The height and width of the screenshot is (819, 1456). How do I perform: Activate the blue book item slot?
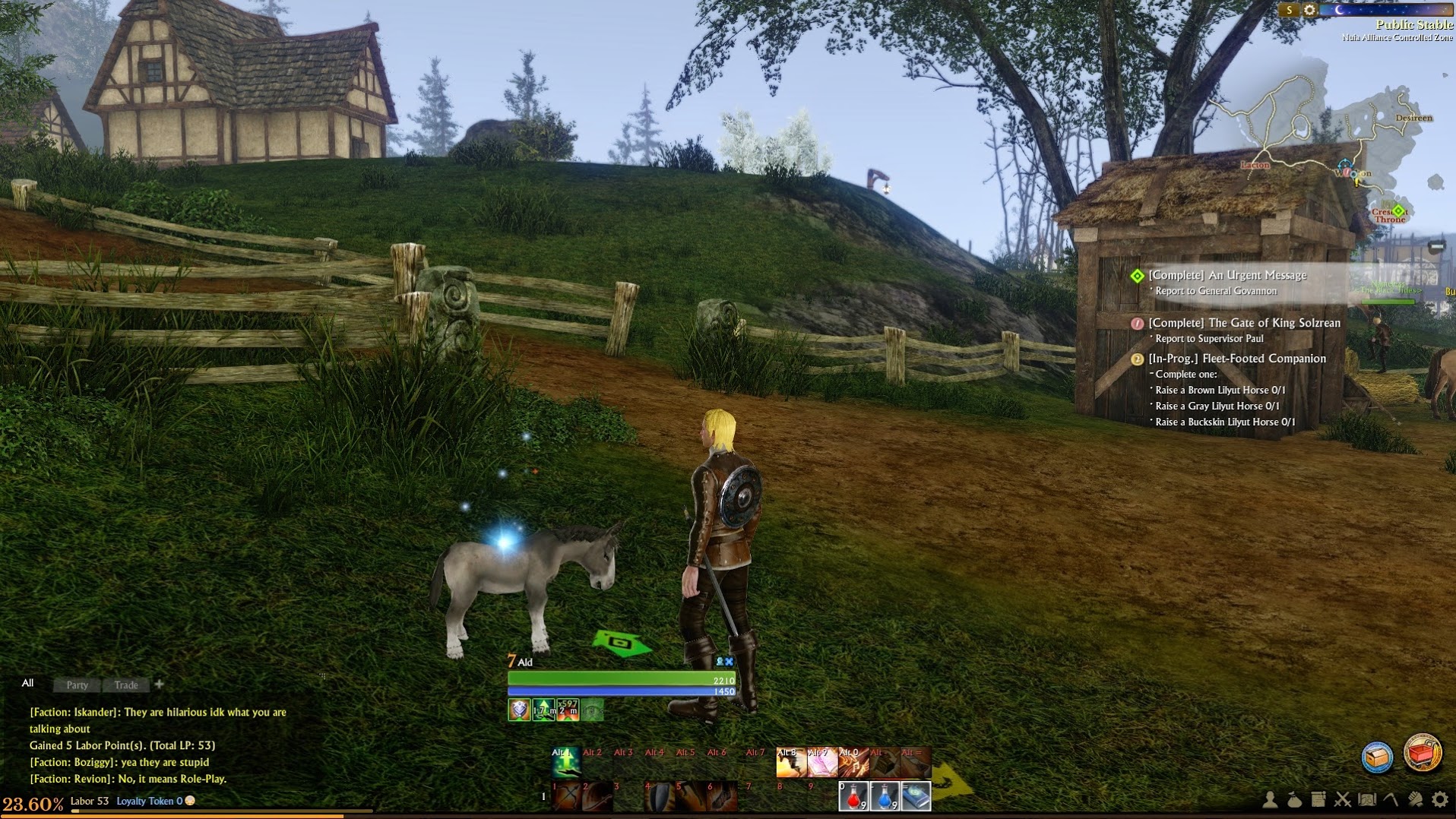[x=916, y=797]
